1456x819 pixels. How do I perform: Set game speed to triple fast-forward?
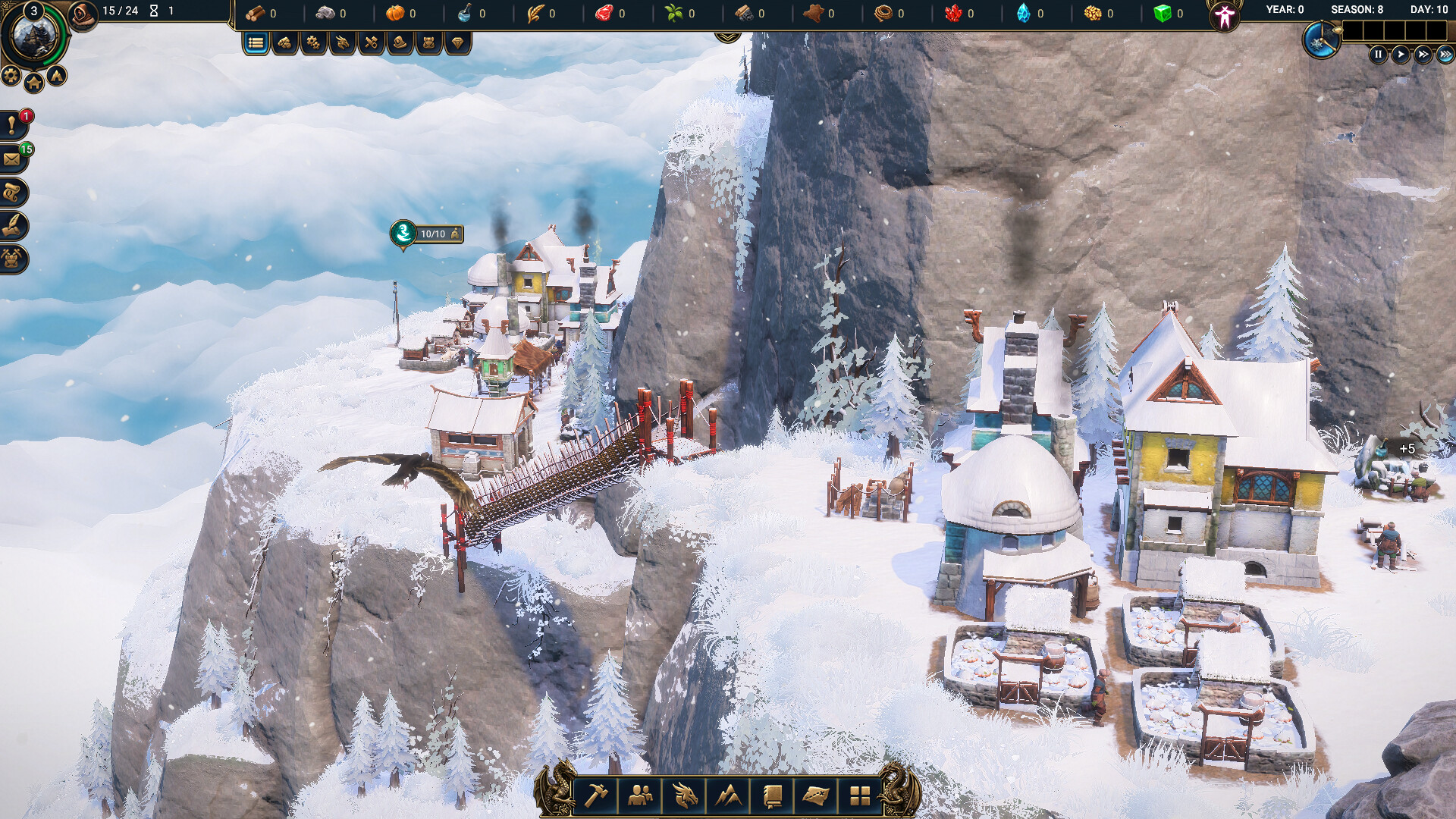pos(1445,55)
